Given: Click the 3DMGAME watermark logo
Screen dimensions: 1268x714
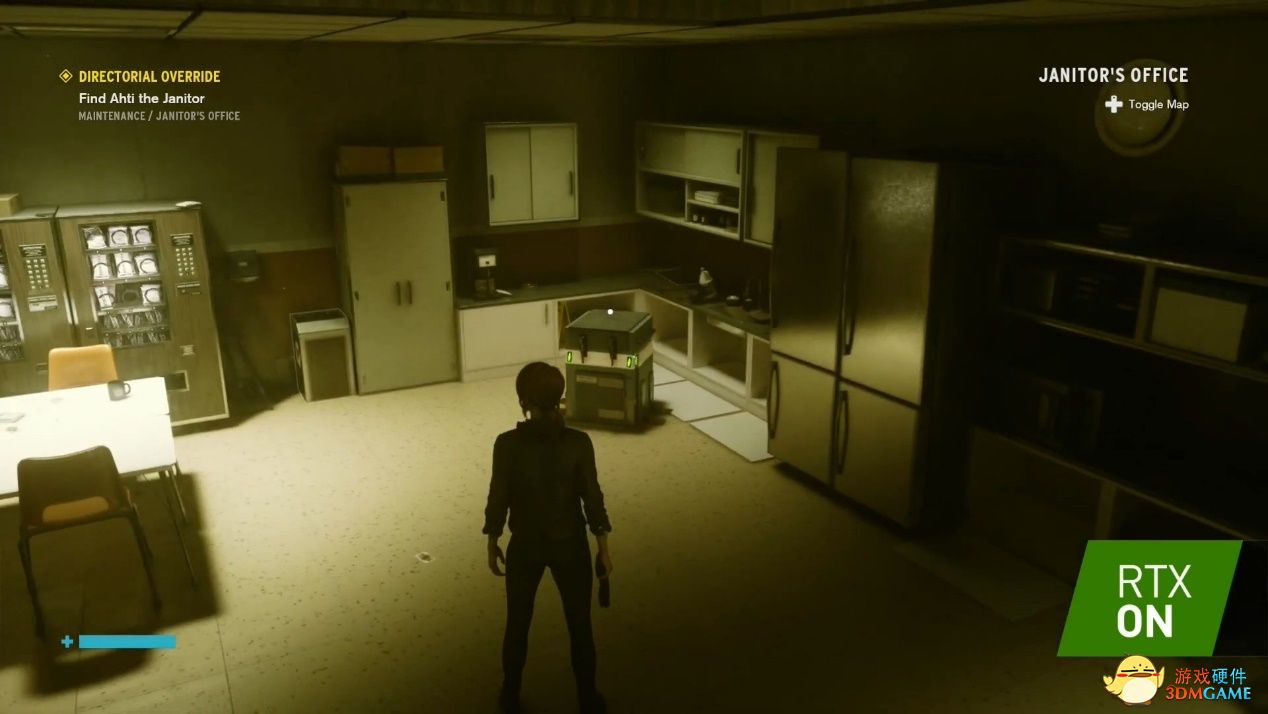Looking at the screenshot, I should pyautogui.click(x=1178, y=679).
